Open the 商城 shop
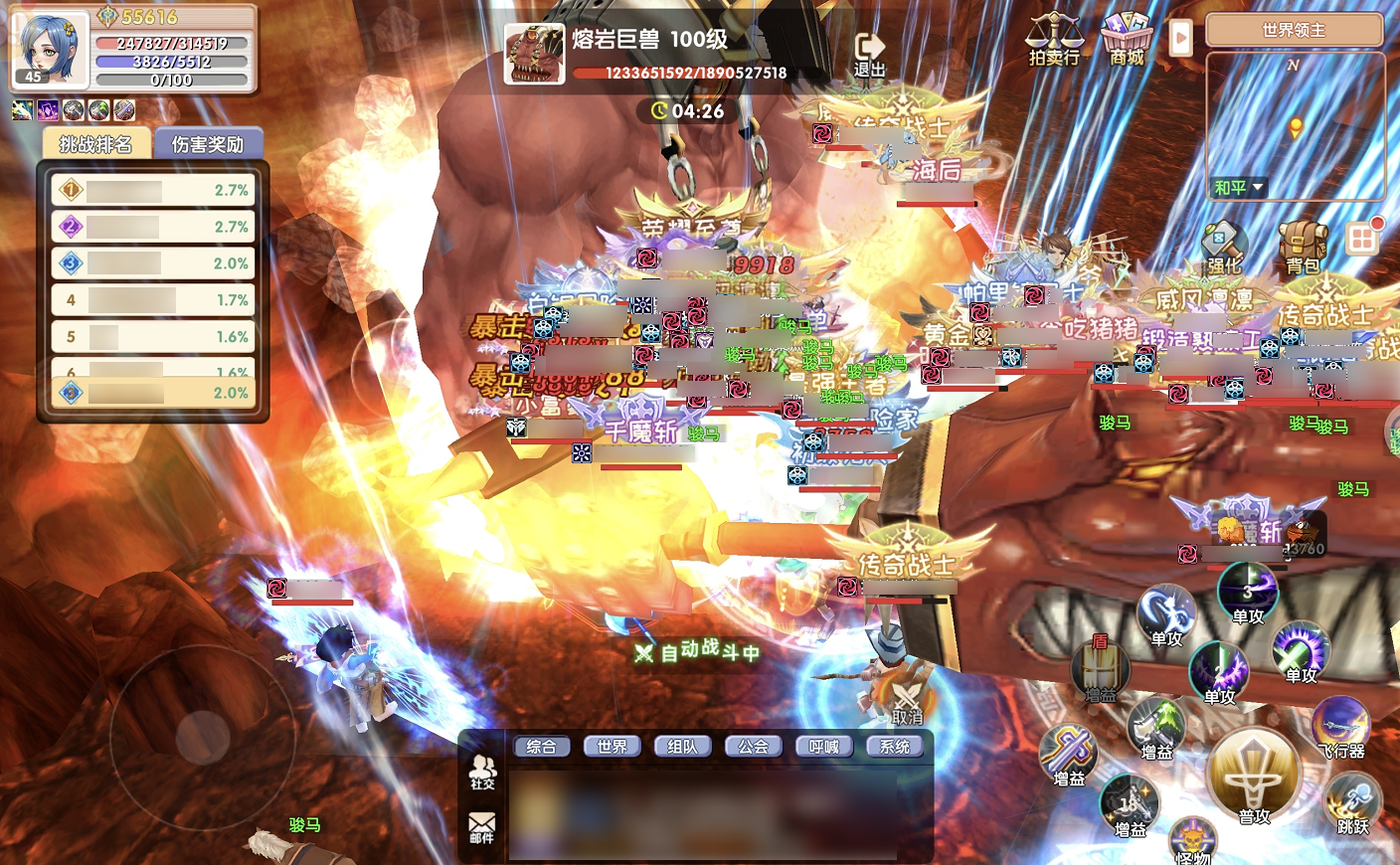This screenshot has height=865, width=1400. tap(1127, 40)
